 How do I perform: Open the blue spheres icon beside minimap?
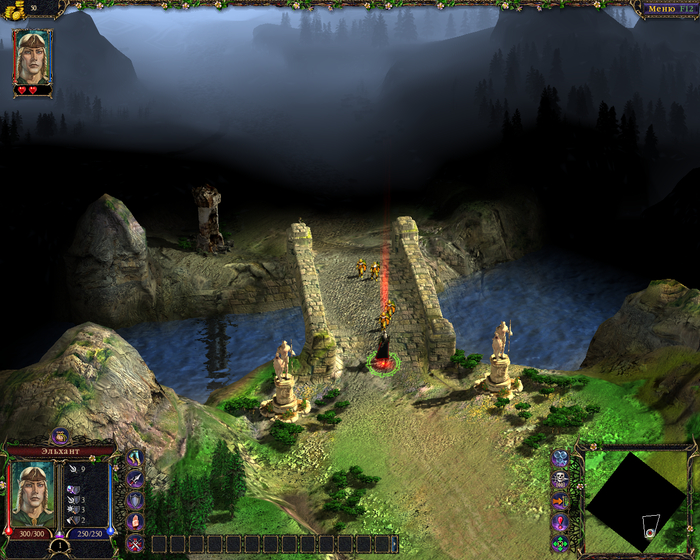(x=560, y=458)
